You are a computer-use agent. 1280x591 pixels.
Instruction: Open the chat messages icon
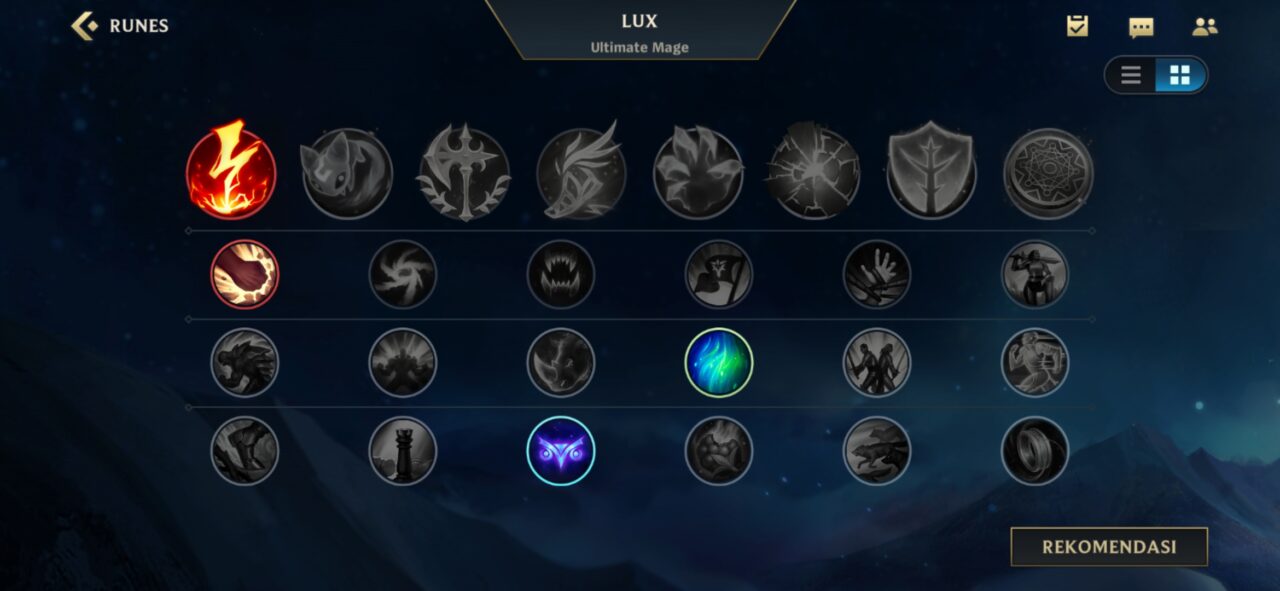coord(1141,27)
